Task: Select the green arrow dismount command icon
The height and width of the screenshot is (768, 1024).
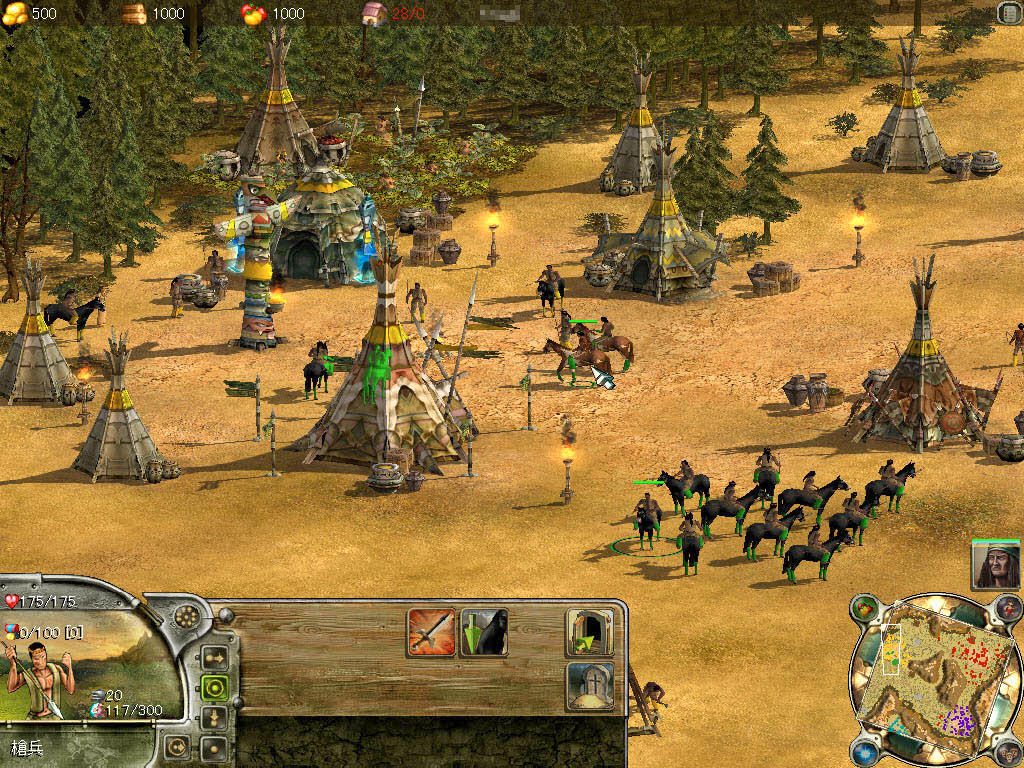Action: coord(484,632)
